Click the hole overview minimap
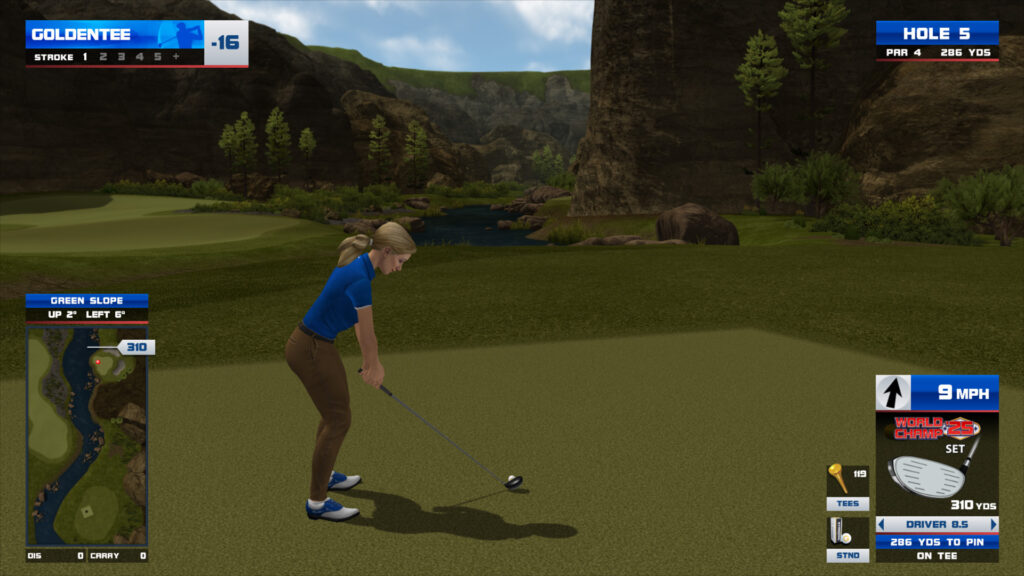 click(x=87, y=435)
